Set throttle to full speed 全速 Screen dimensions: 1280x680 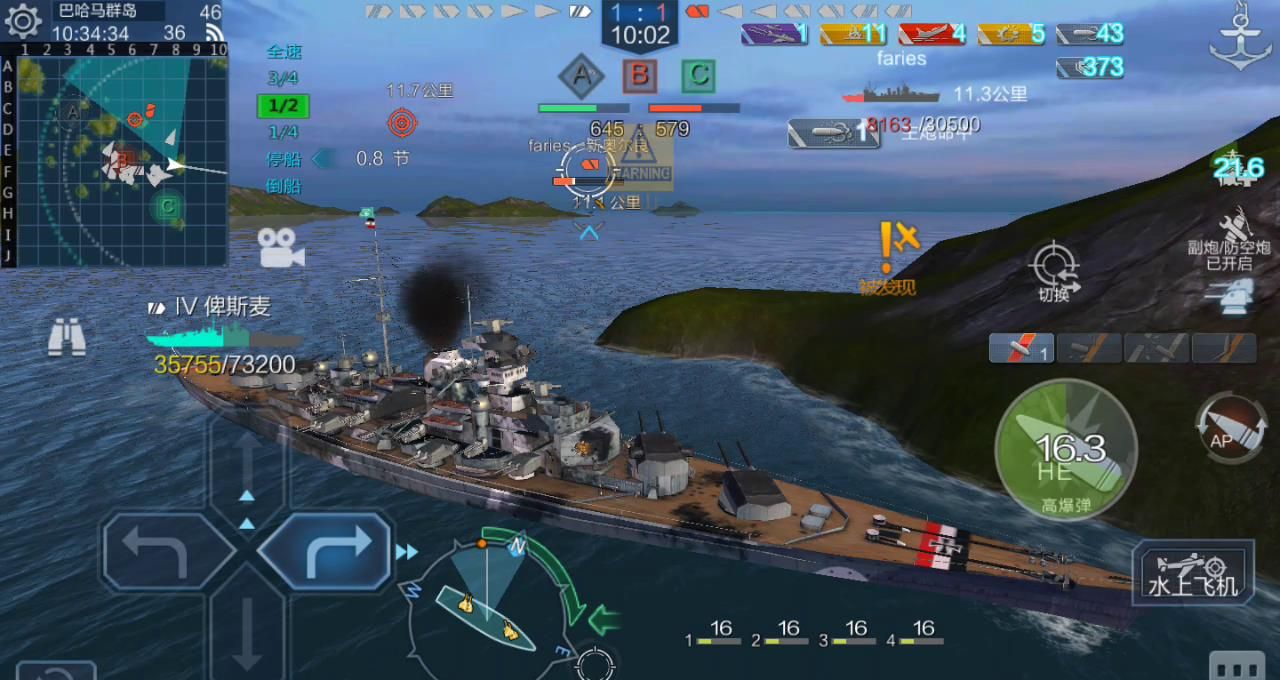tap(284, 52)
